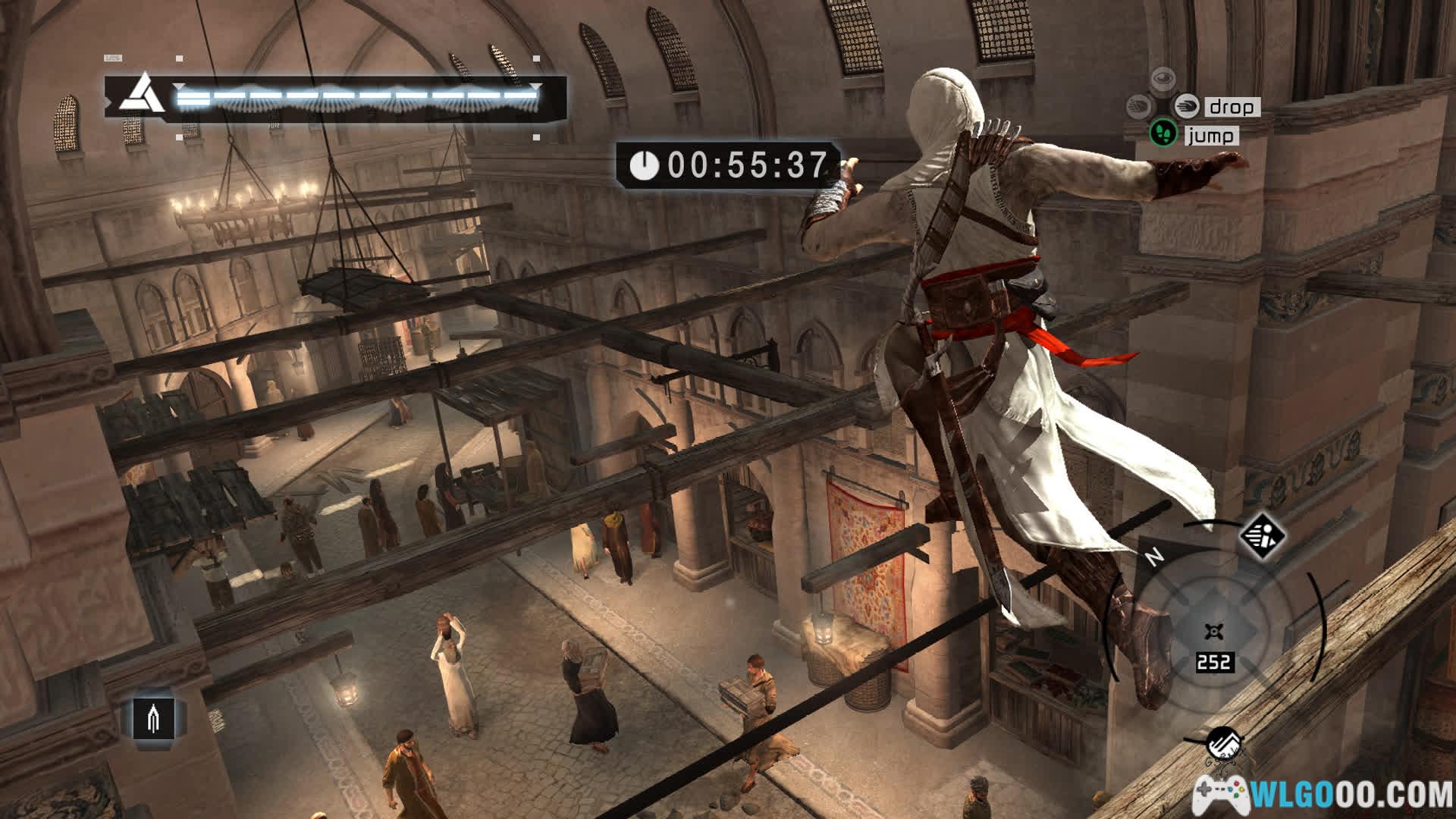Click the throwing knives crosshair icon
The image size is (1456, 819).
pyautogui.click(x=1213, y=632)
